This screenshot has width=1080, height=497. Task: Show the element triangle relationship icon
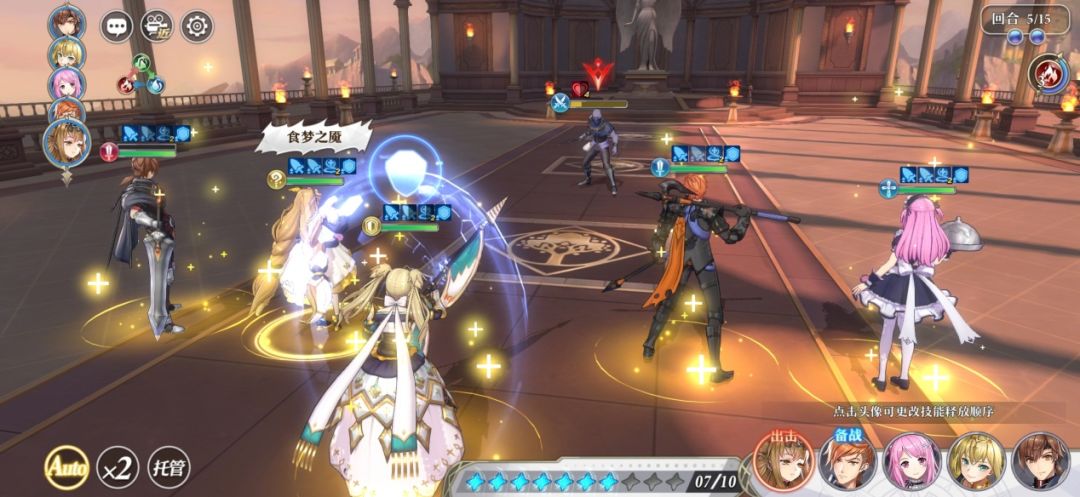point(142,75)
